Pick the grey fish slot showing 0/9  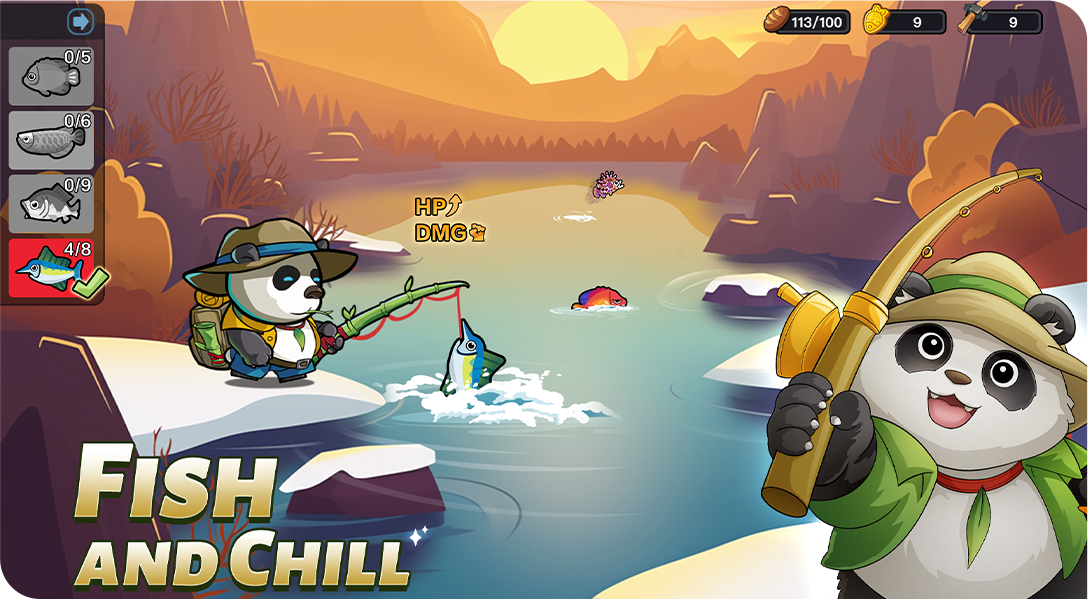51,204
